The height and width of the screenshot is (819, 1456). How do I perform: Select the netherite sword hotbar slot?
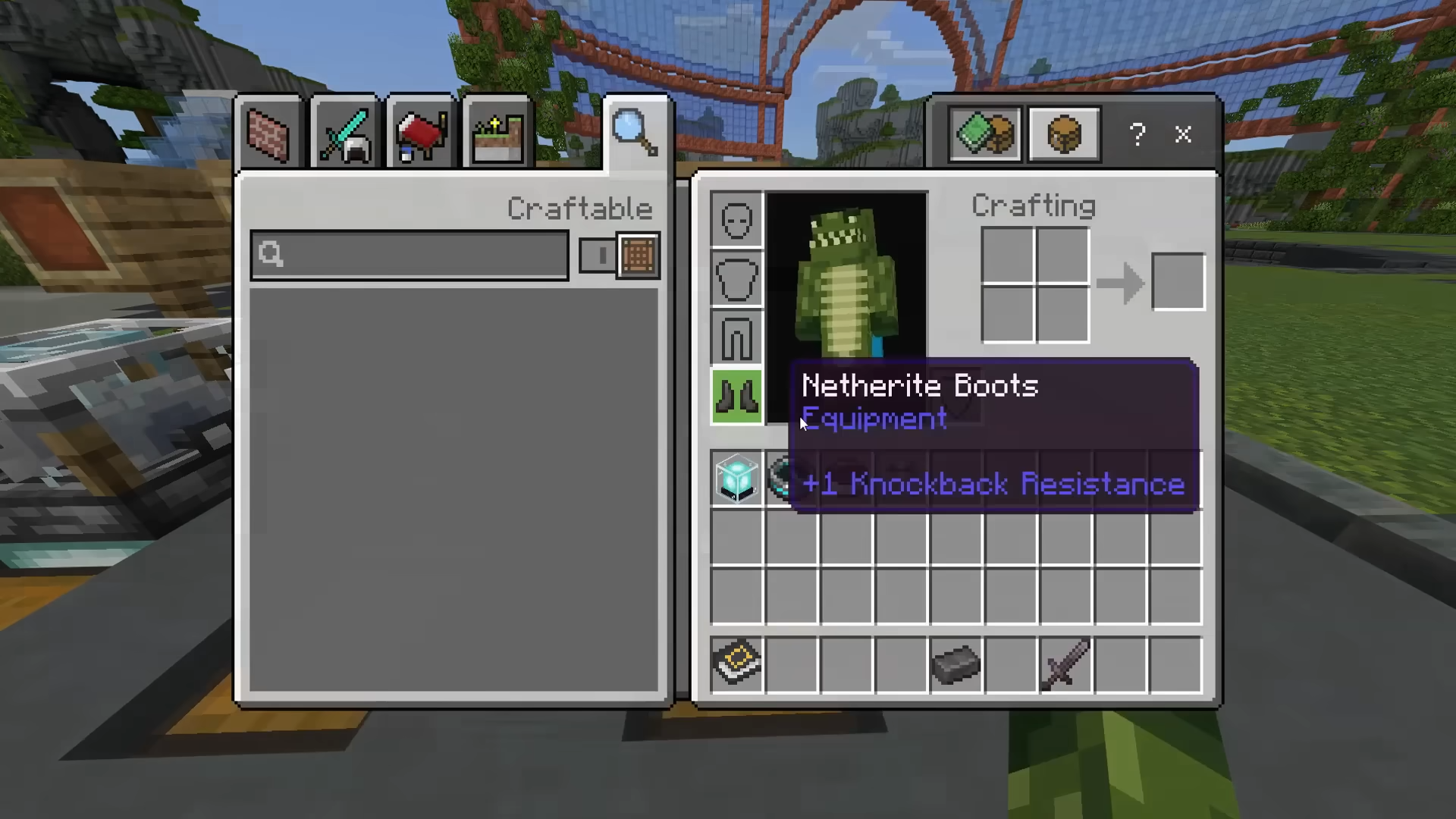tap(1065, 665)
